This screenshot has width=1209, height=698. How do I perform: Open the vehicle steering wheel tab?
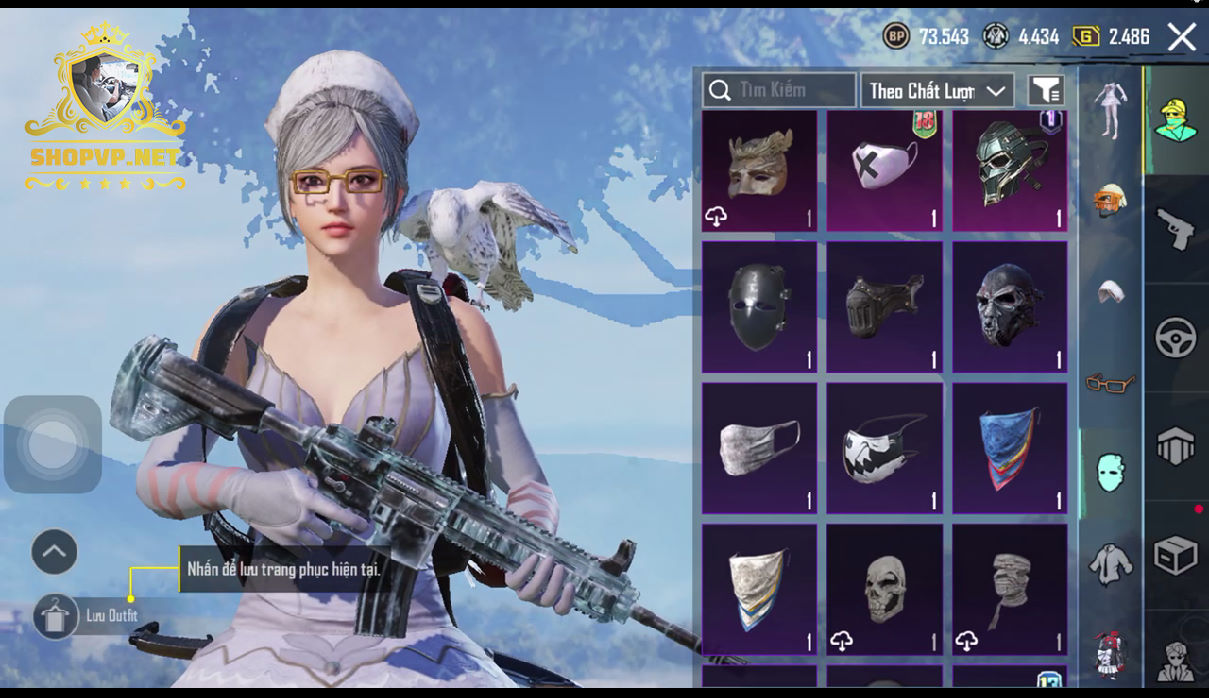click(x=1176, y=338)
